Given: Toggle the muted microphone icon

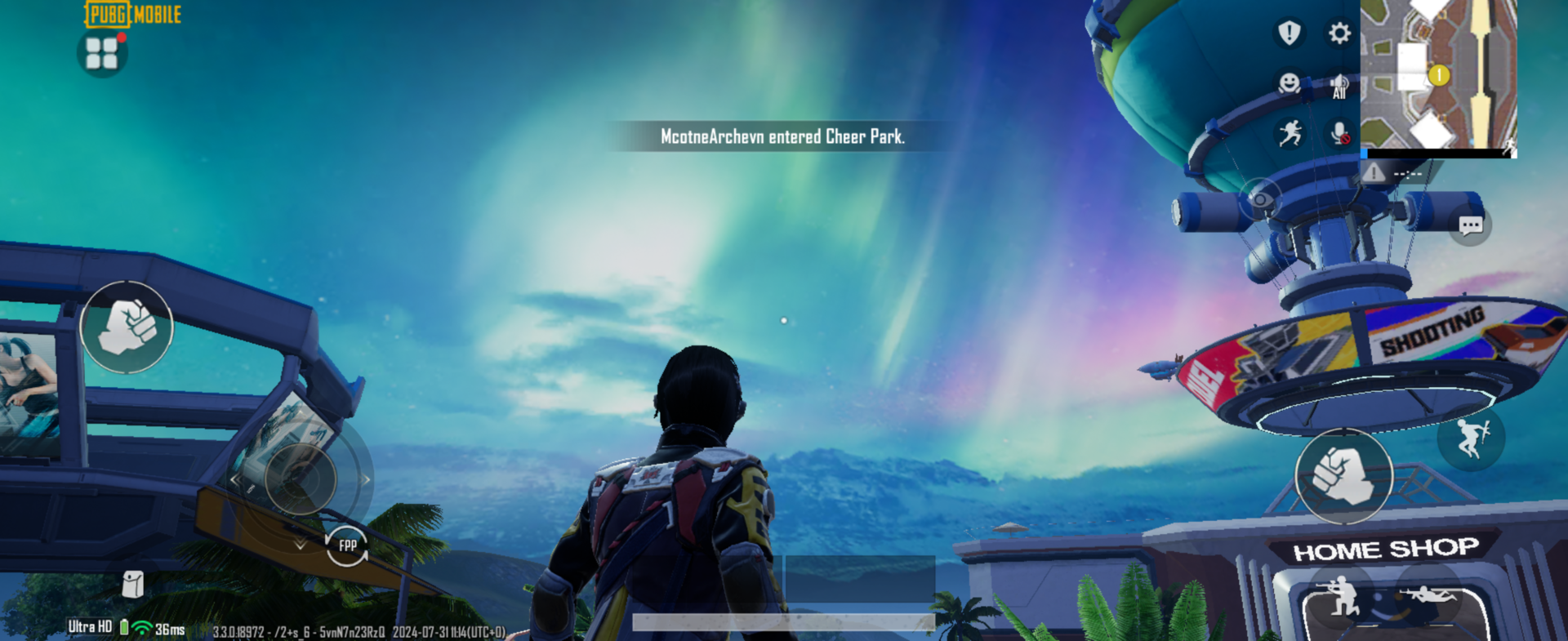Looking at the screenshot, I should (x=1339, y=133).
